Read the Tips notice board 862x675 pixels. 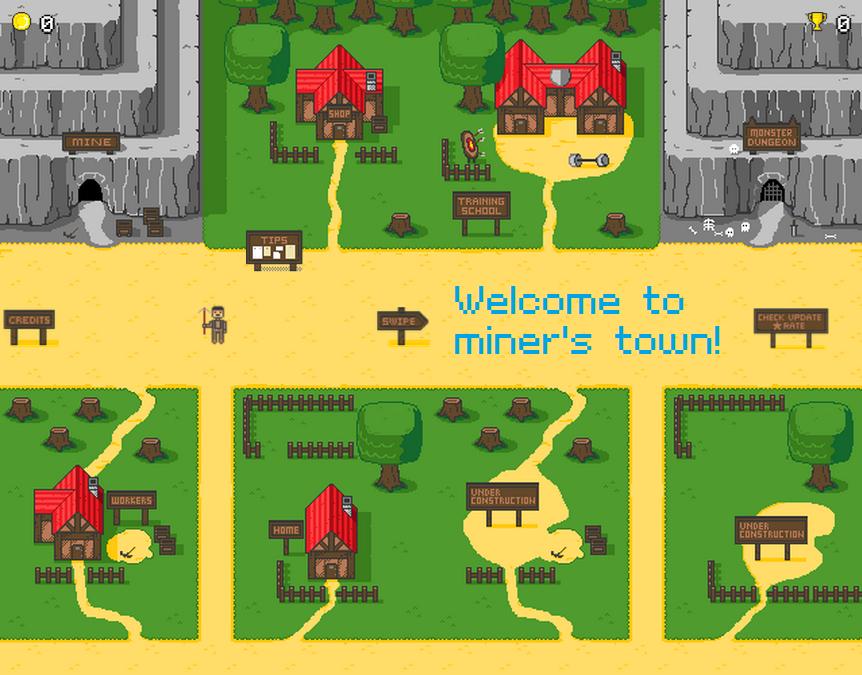(x=274, y=248)
